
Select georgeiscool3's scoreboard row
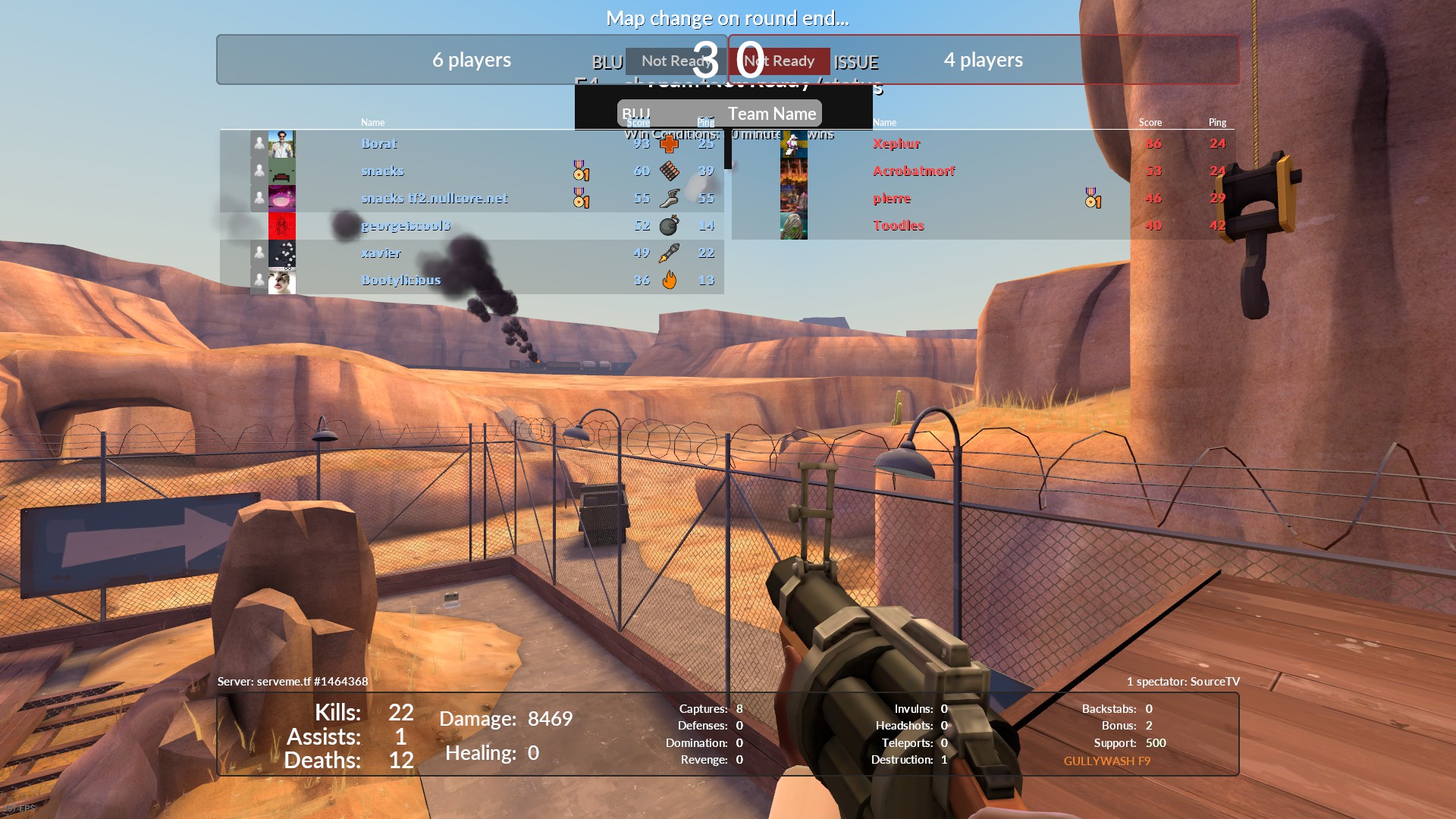[x=406, y=225]
